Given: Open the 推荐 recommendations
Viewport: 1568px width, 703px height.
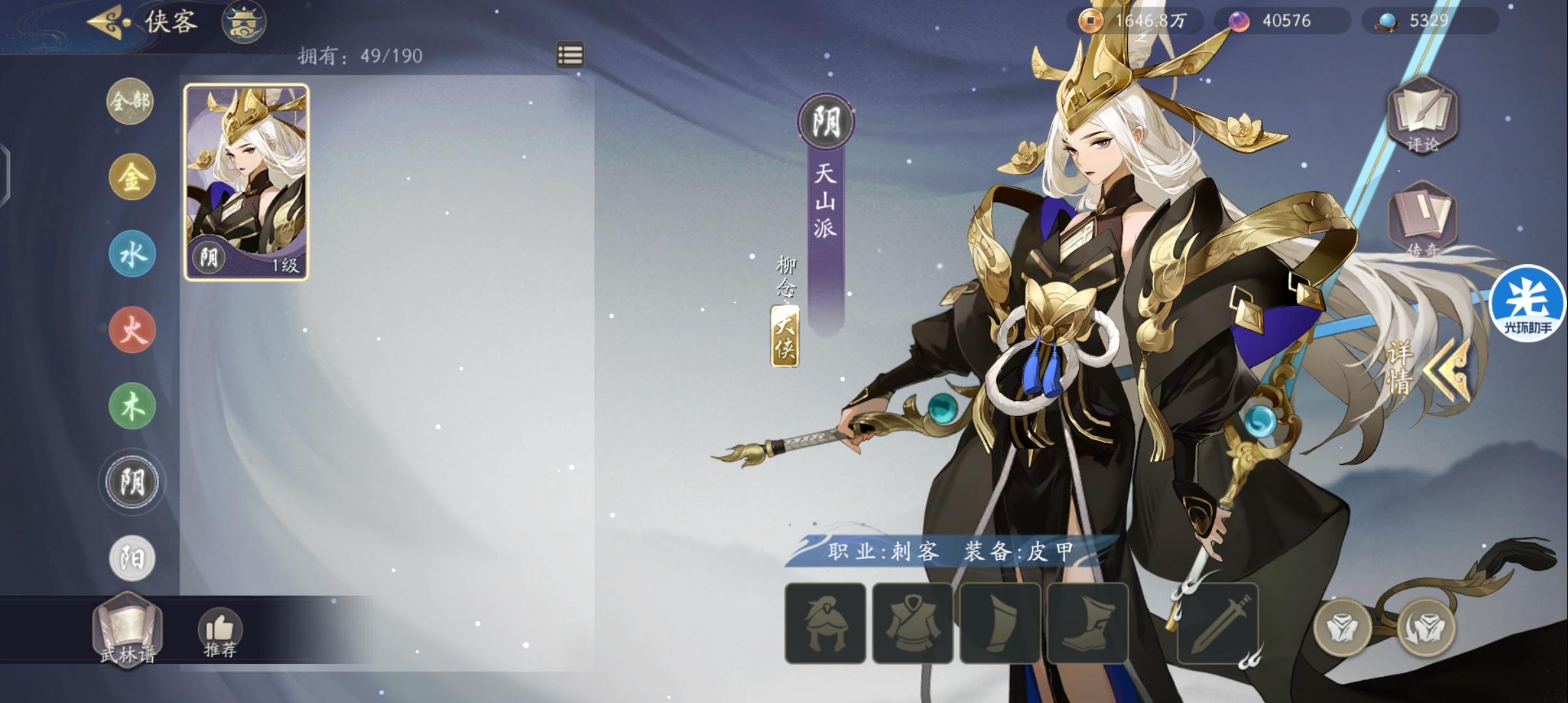Looking at the screenshot, I should tap(220, 633).
